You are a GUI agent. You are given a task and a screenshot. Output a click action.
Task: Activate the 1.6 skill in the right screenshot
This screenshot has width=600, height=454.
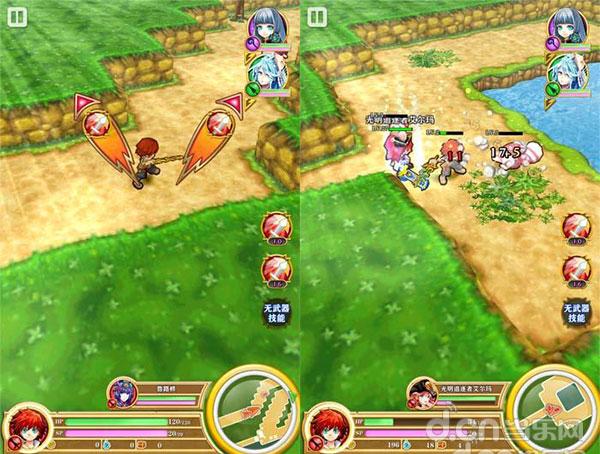[577, 270]
